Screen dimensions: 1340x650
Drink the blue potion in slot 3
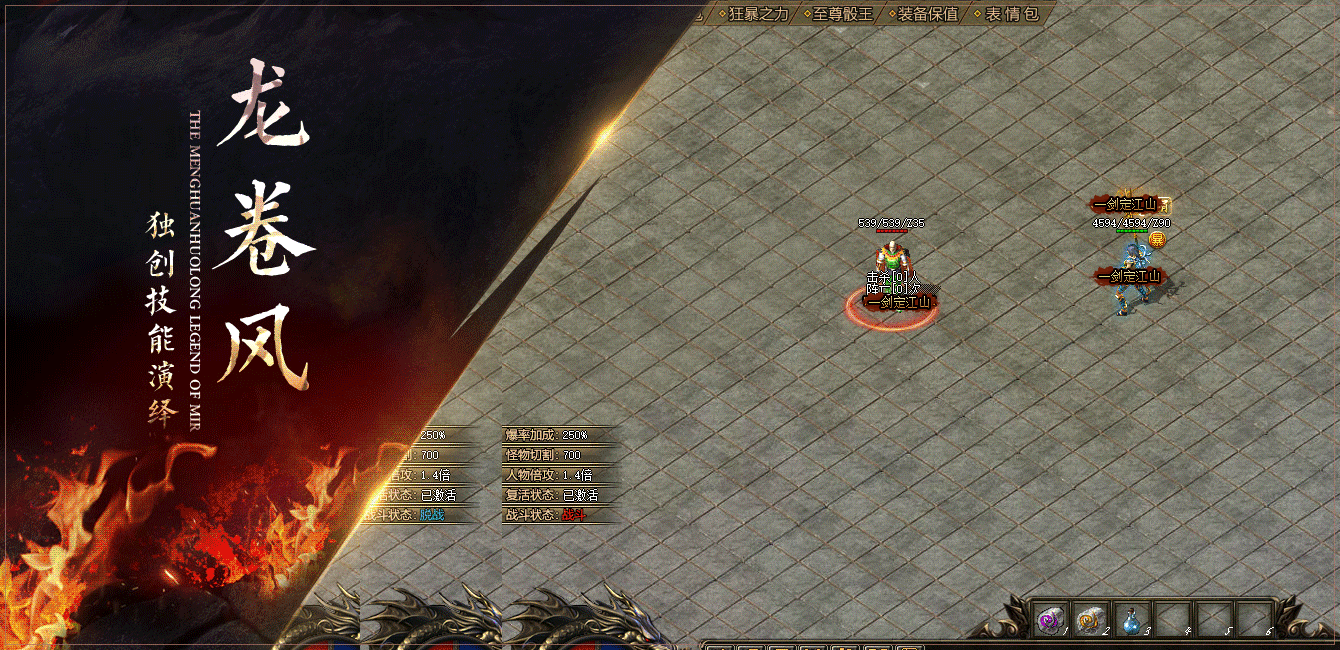[1130, 620]
